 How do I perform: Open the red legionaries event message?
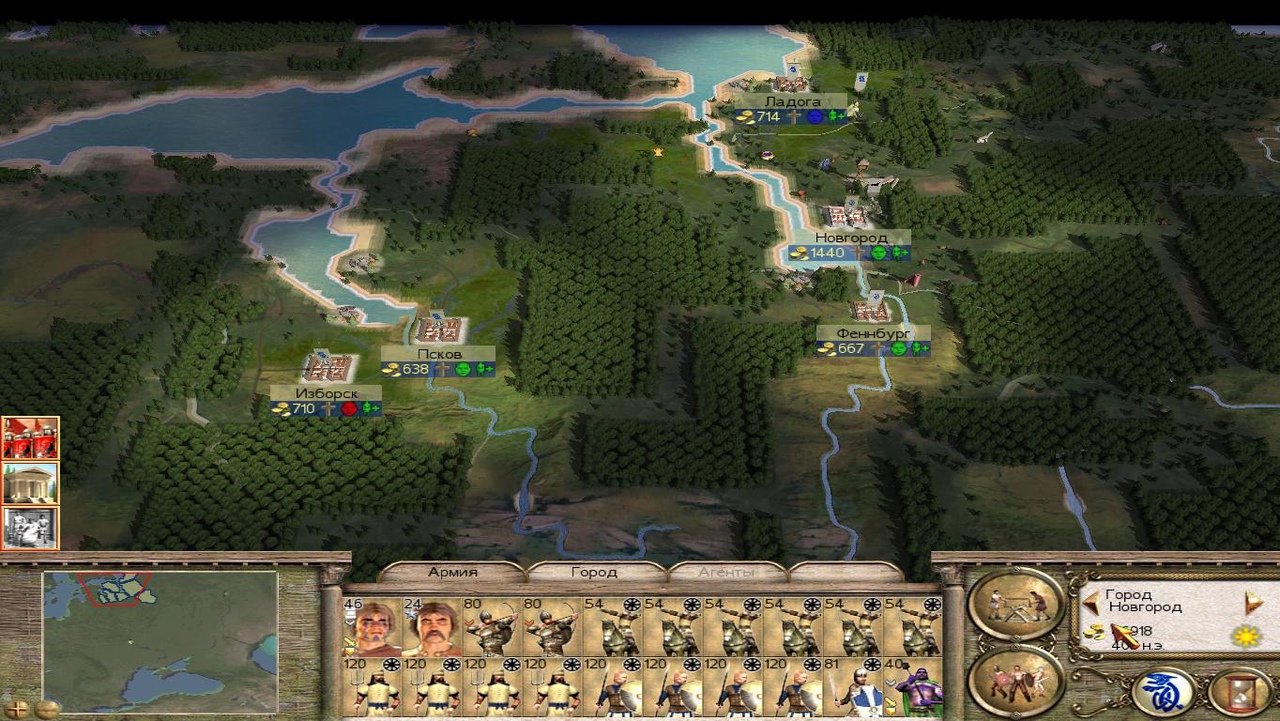coord(30,438)
